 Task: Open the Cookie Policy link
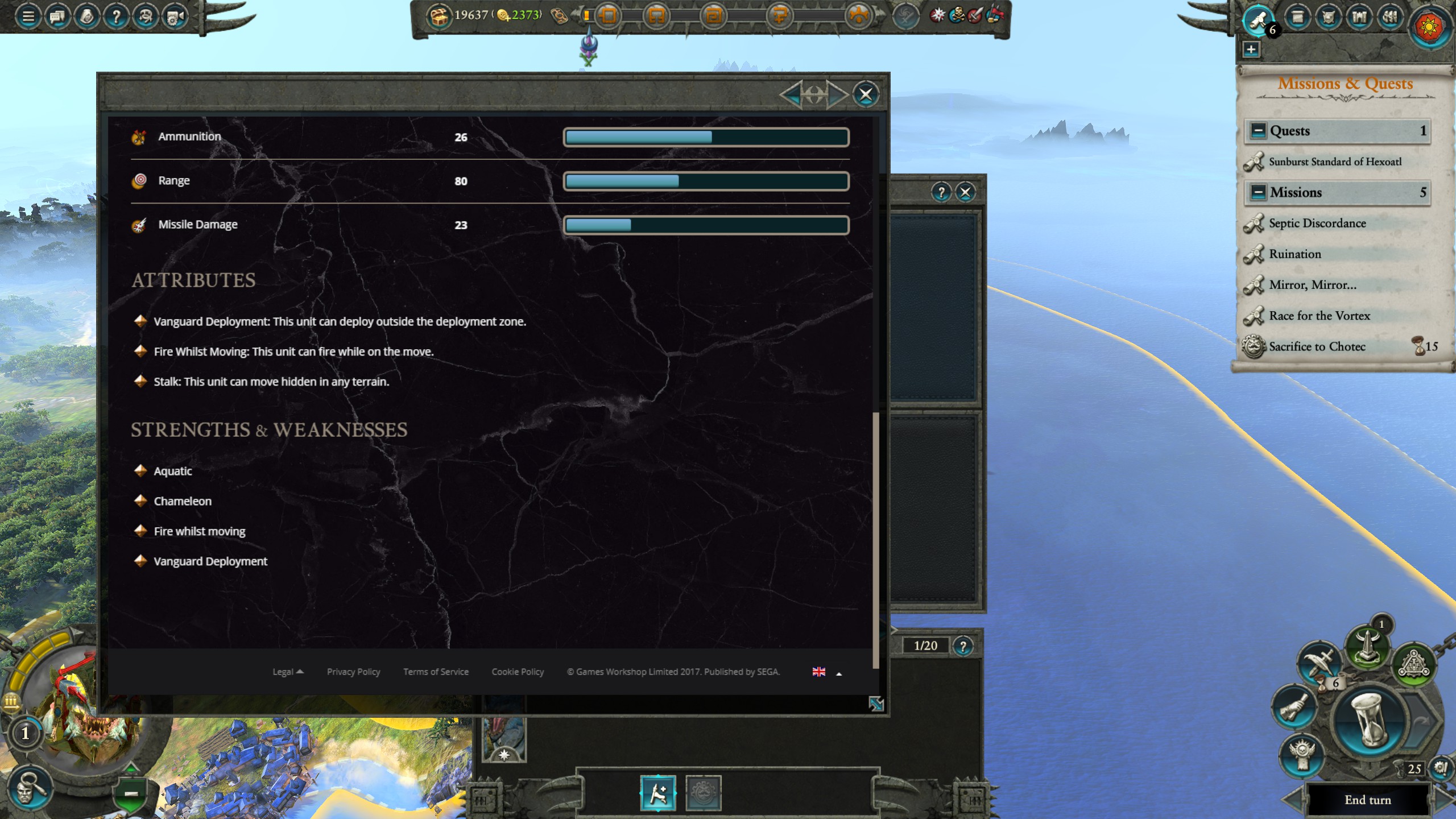pos(518,672)
